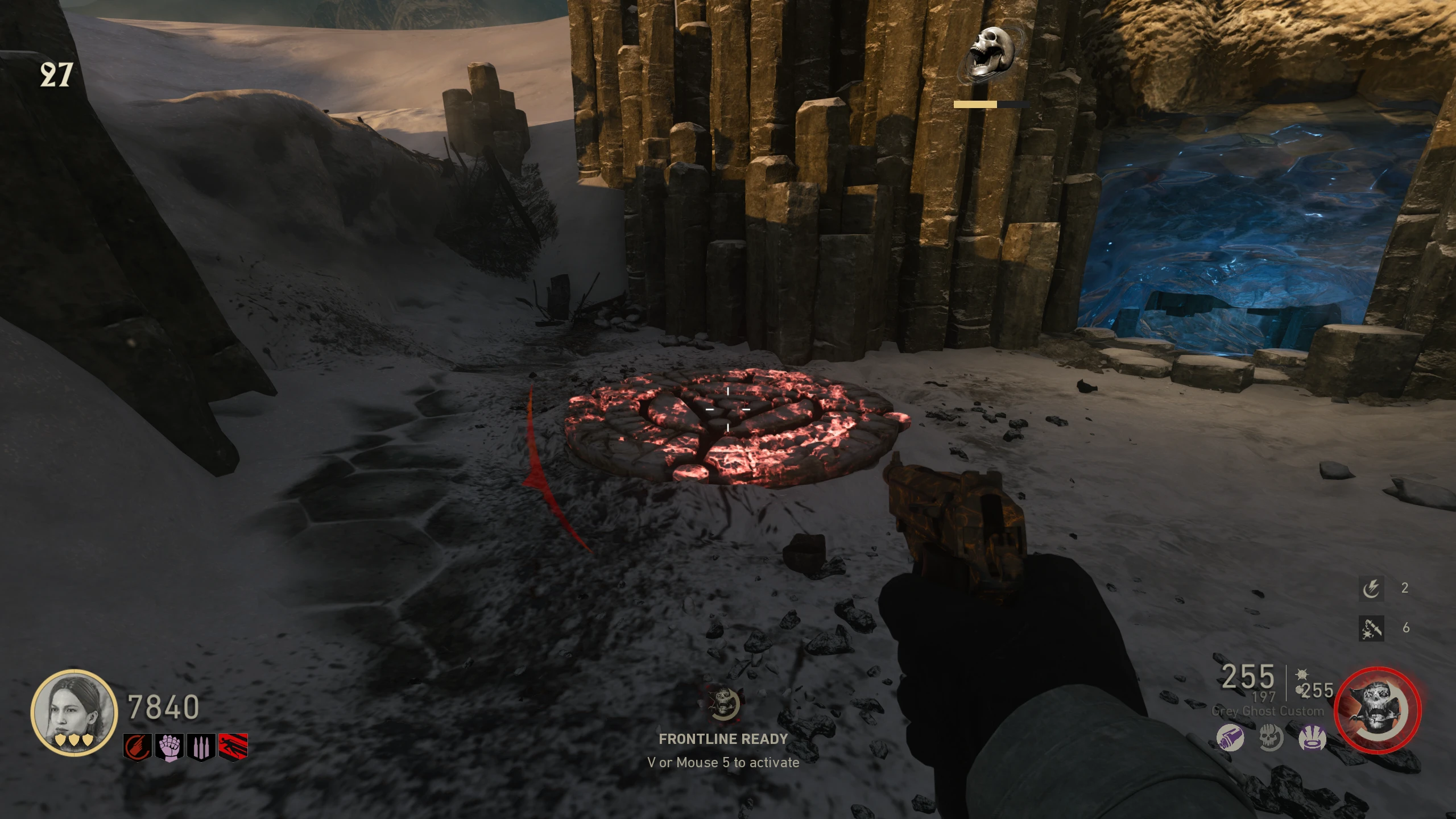Viewport: 1456px width, 819px height.
Task: Select the red running figure perk icon
Action: (233, 747)
